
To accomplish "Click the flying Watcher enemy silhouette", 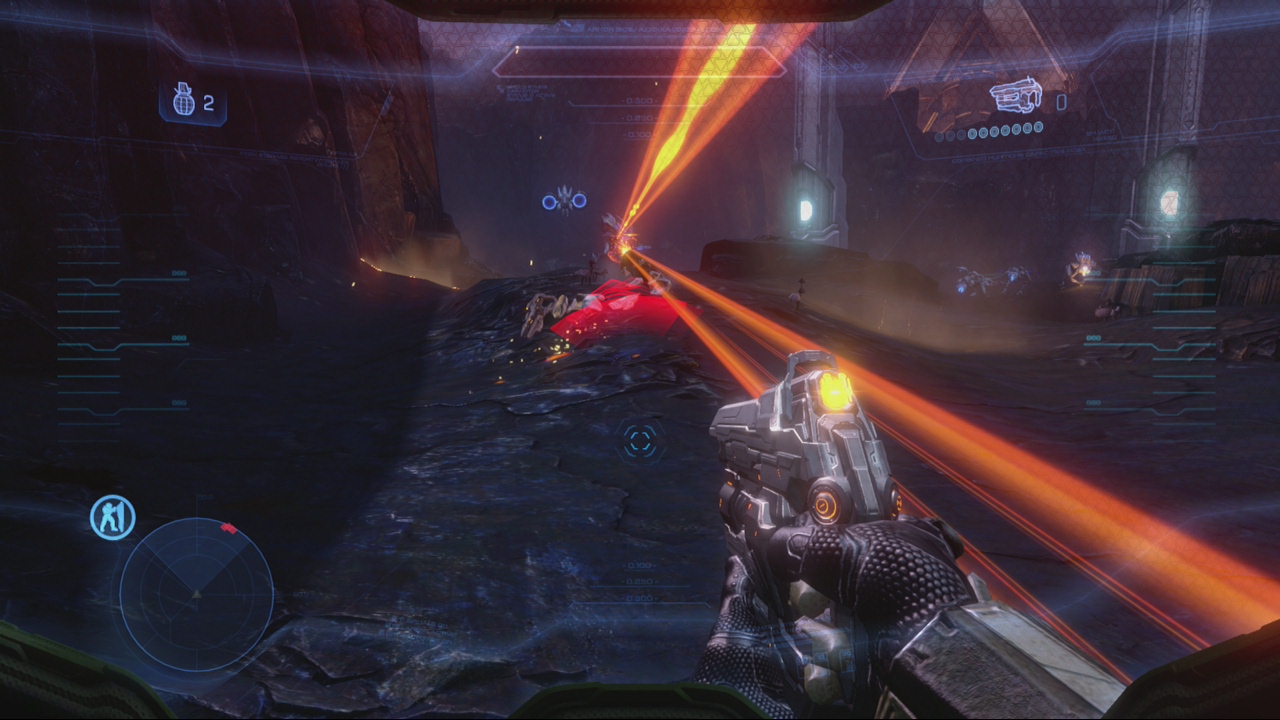I will pos(565,198).
